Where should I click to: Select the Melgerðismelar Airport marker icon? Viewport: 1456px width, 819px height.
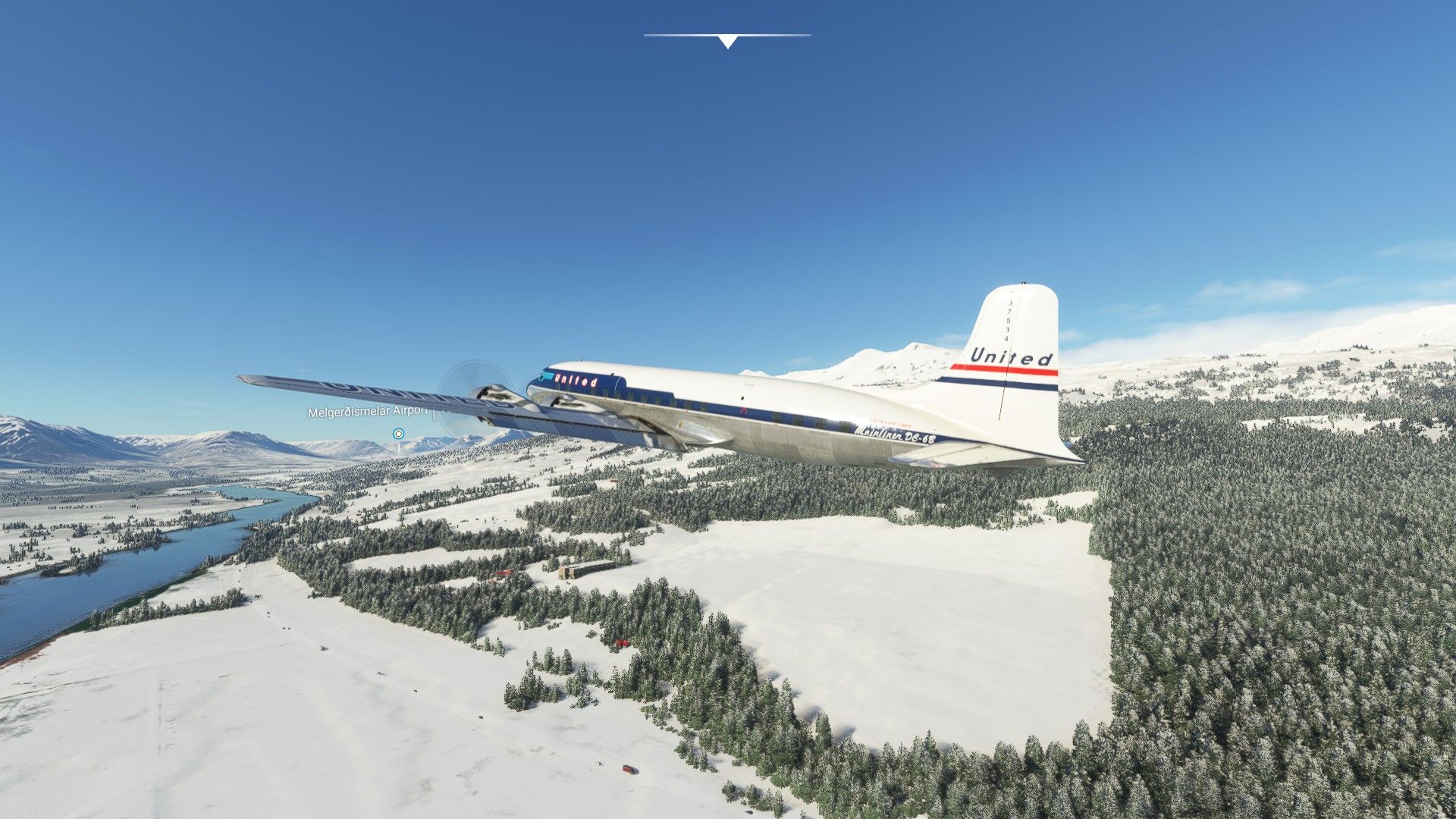pyautogui.click(x=398, y=434)
